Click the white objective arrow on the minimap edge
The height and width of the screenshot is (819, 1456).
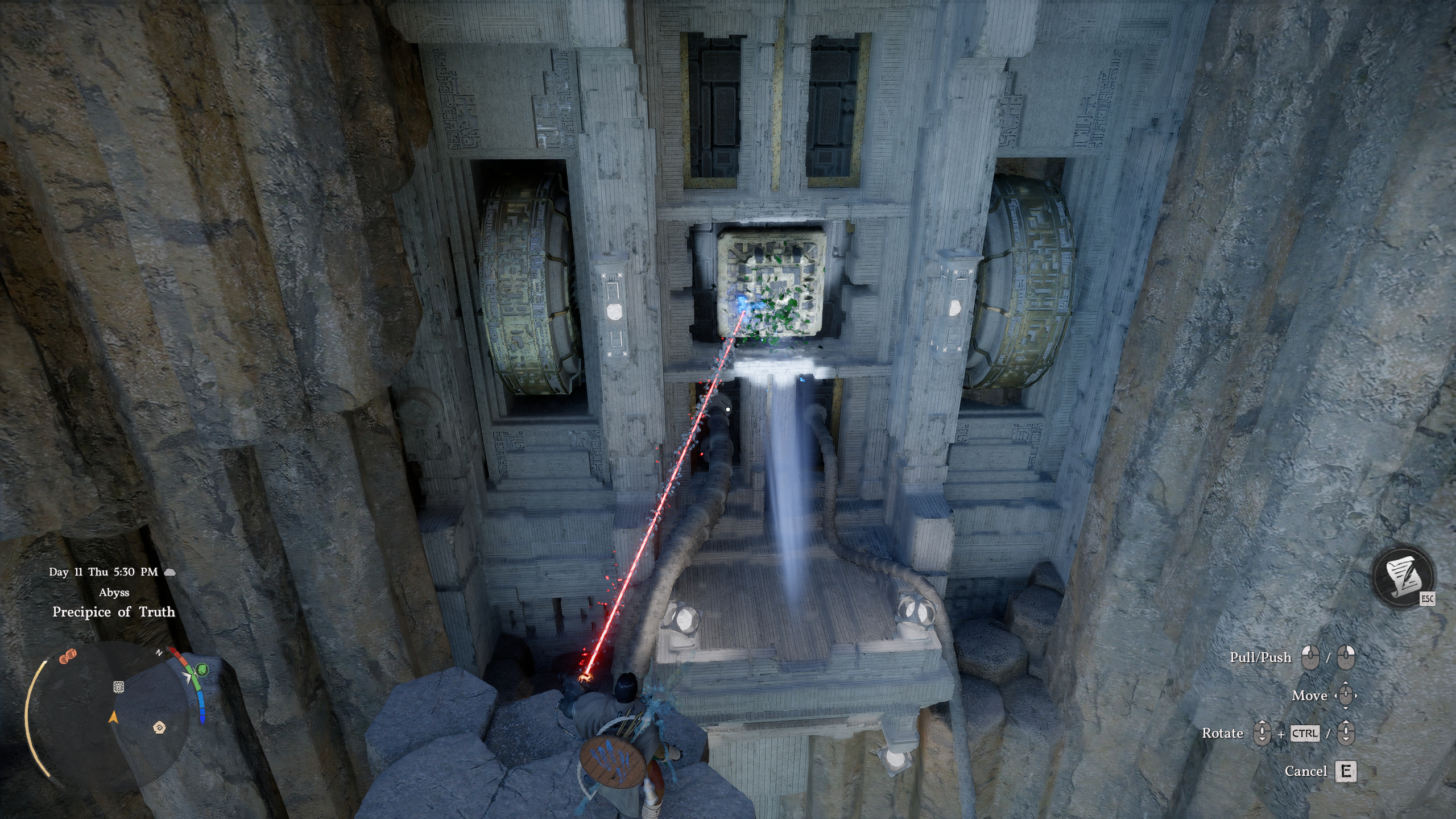coord(188,676)
